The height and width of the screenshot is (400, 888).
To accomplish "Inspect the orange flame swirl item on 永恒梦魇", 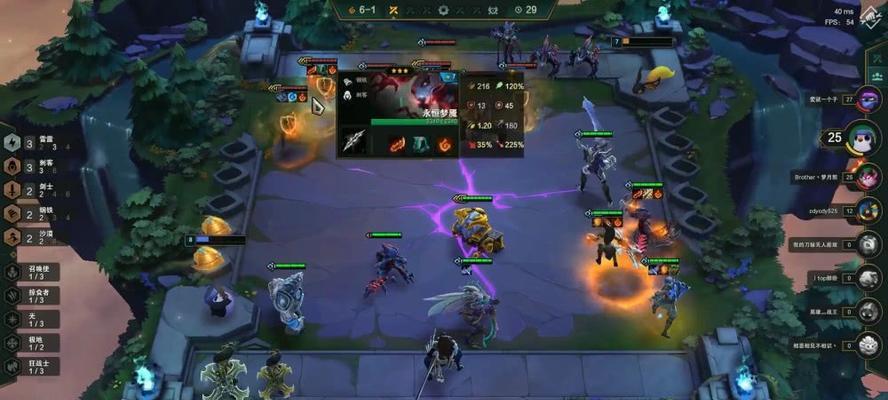I will pos(445,143).
